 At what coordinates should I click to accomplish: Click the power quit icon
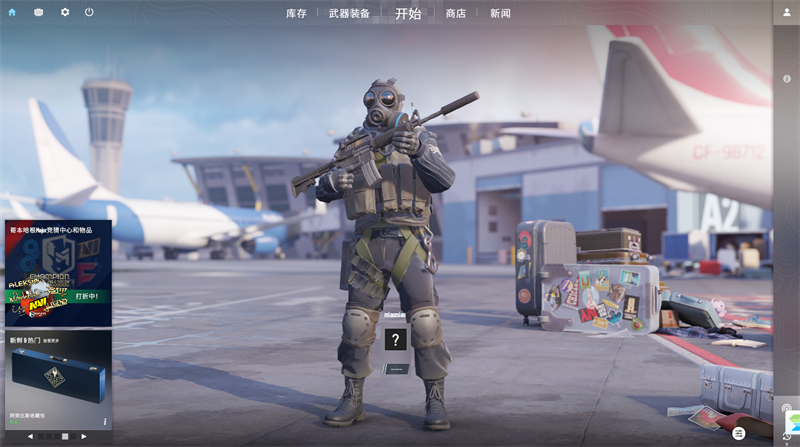[89, 12]
